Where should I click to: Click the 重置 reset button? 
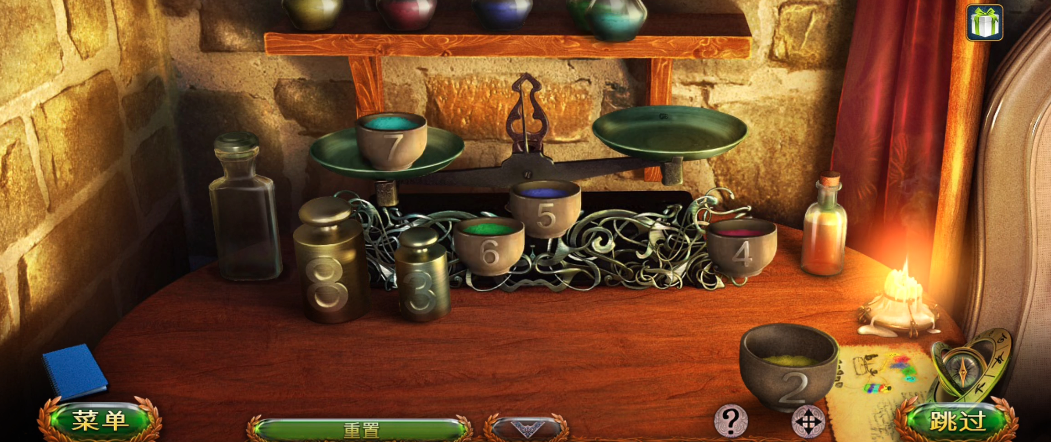361,431
